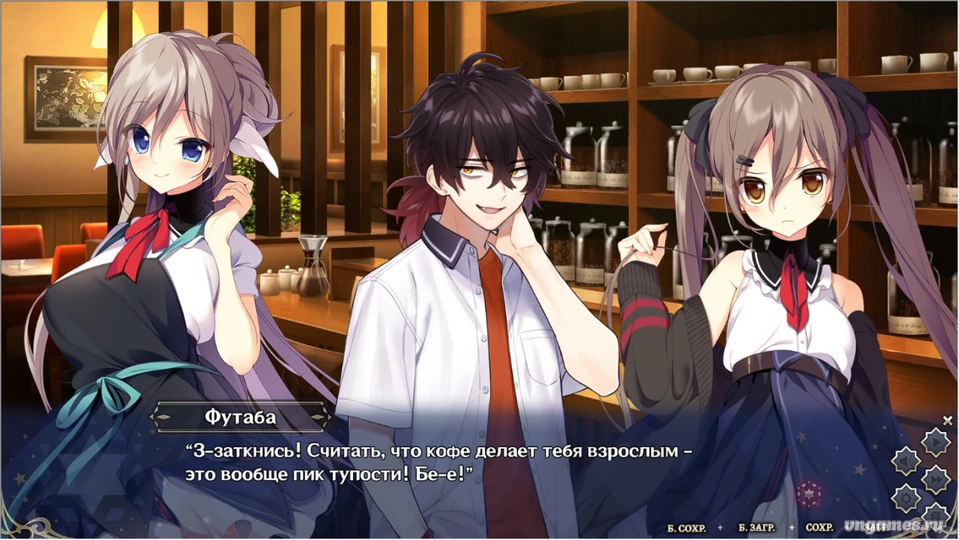Start auto-play with the play icon
The image size is (959, 540).
[x=934, y=441]
